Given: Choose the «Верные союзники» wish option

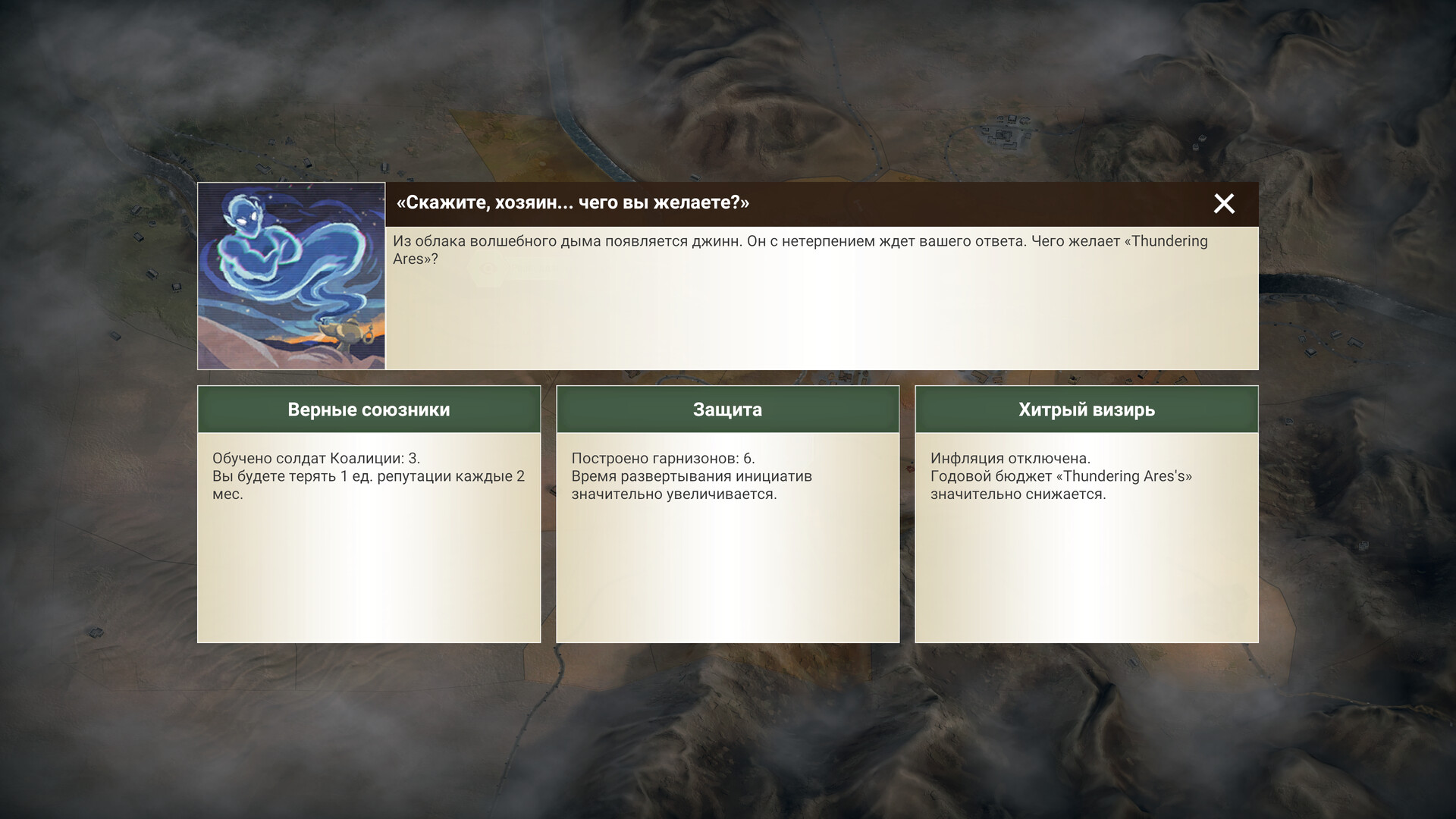Looking at the screenshot, I should coord(369,516).
